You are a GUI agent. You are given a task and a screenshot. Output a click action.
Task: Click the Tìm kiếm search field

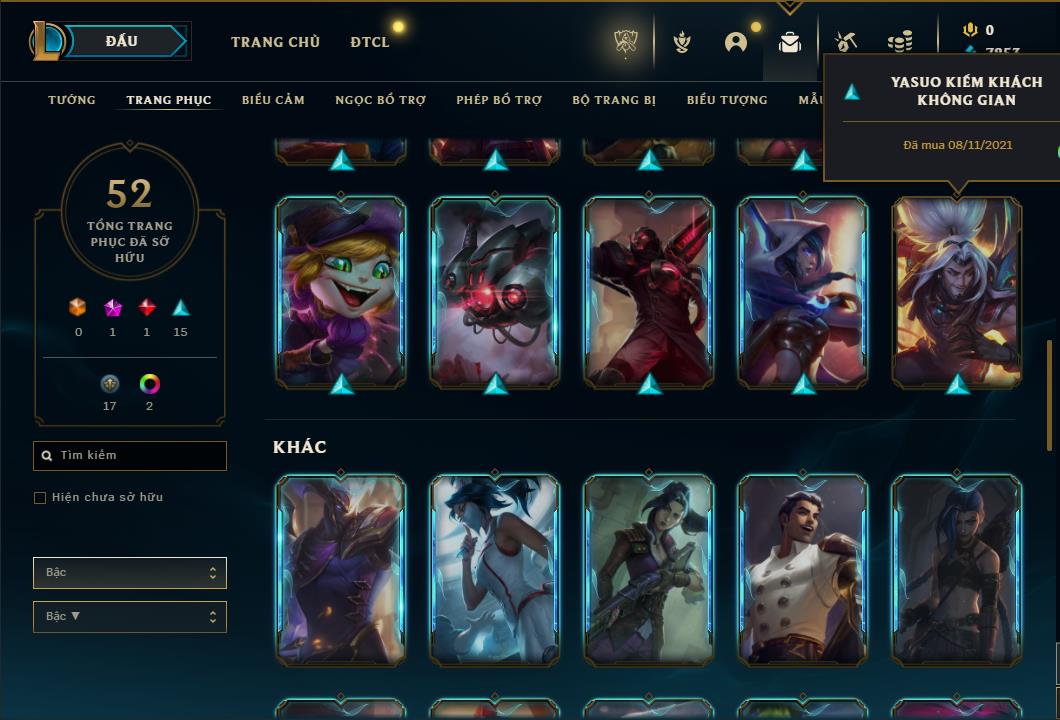pyautogui.click(x=130, y=455)
